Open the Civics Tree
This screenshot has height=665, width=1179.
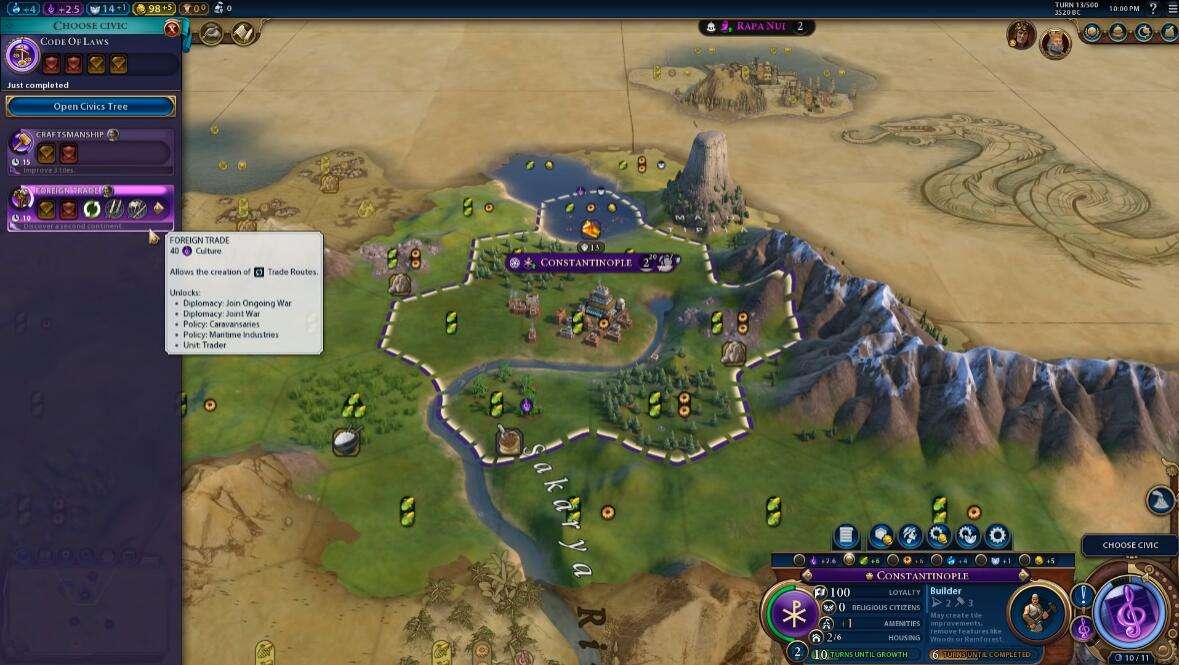pyautogui.click(x=90, y=107)
